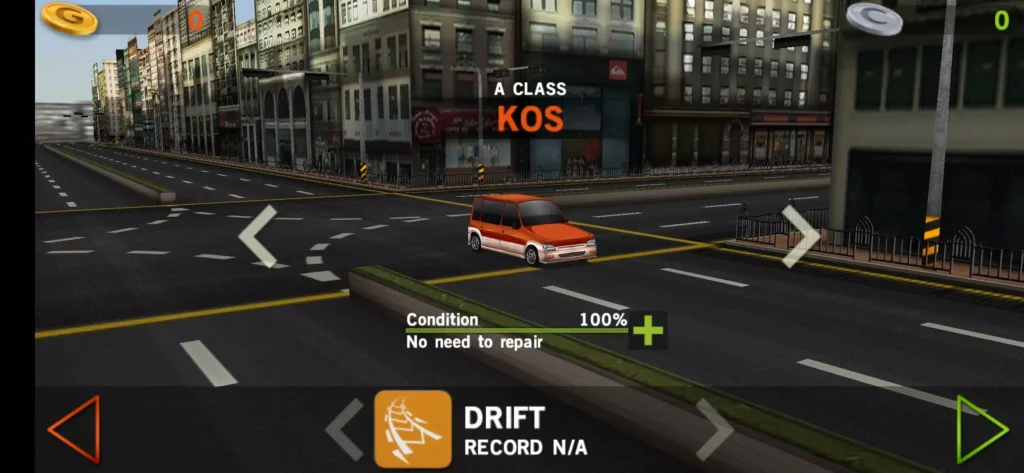Show the previous car with the left chevron

point(257,236)
